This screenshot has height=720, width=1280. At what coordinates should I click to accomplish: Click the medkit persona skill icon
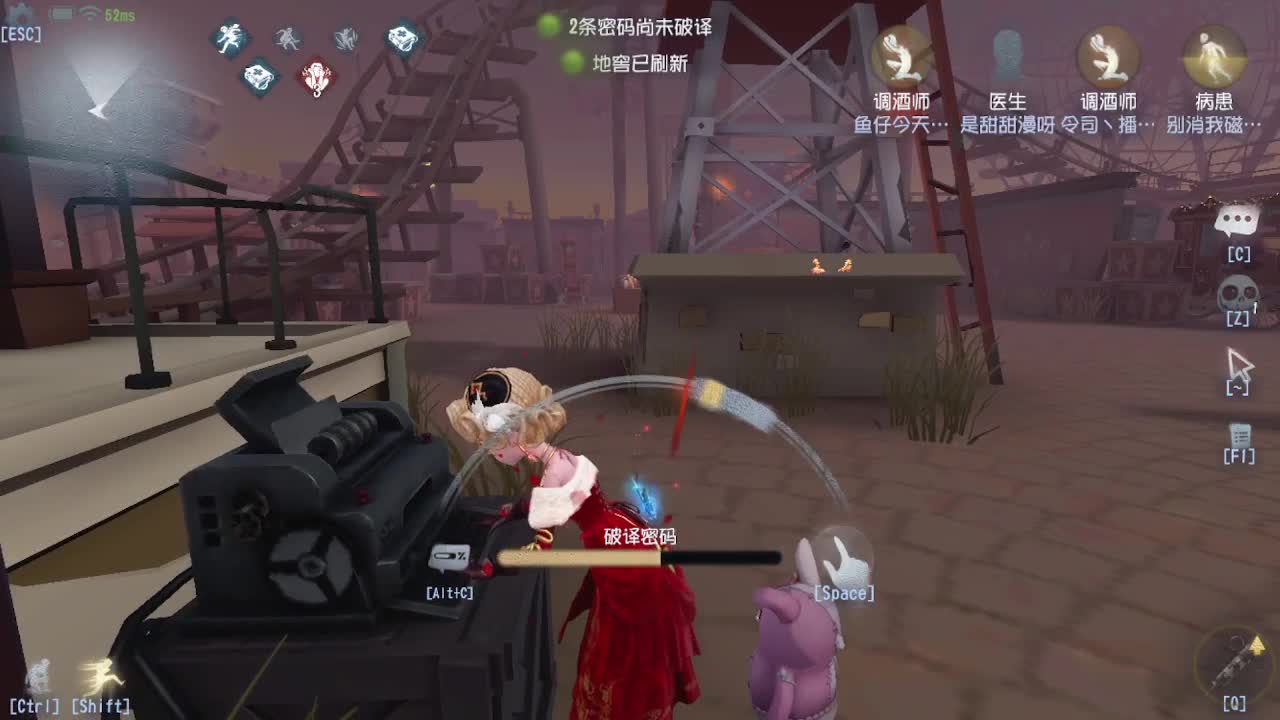(257, 75)
